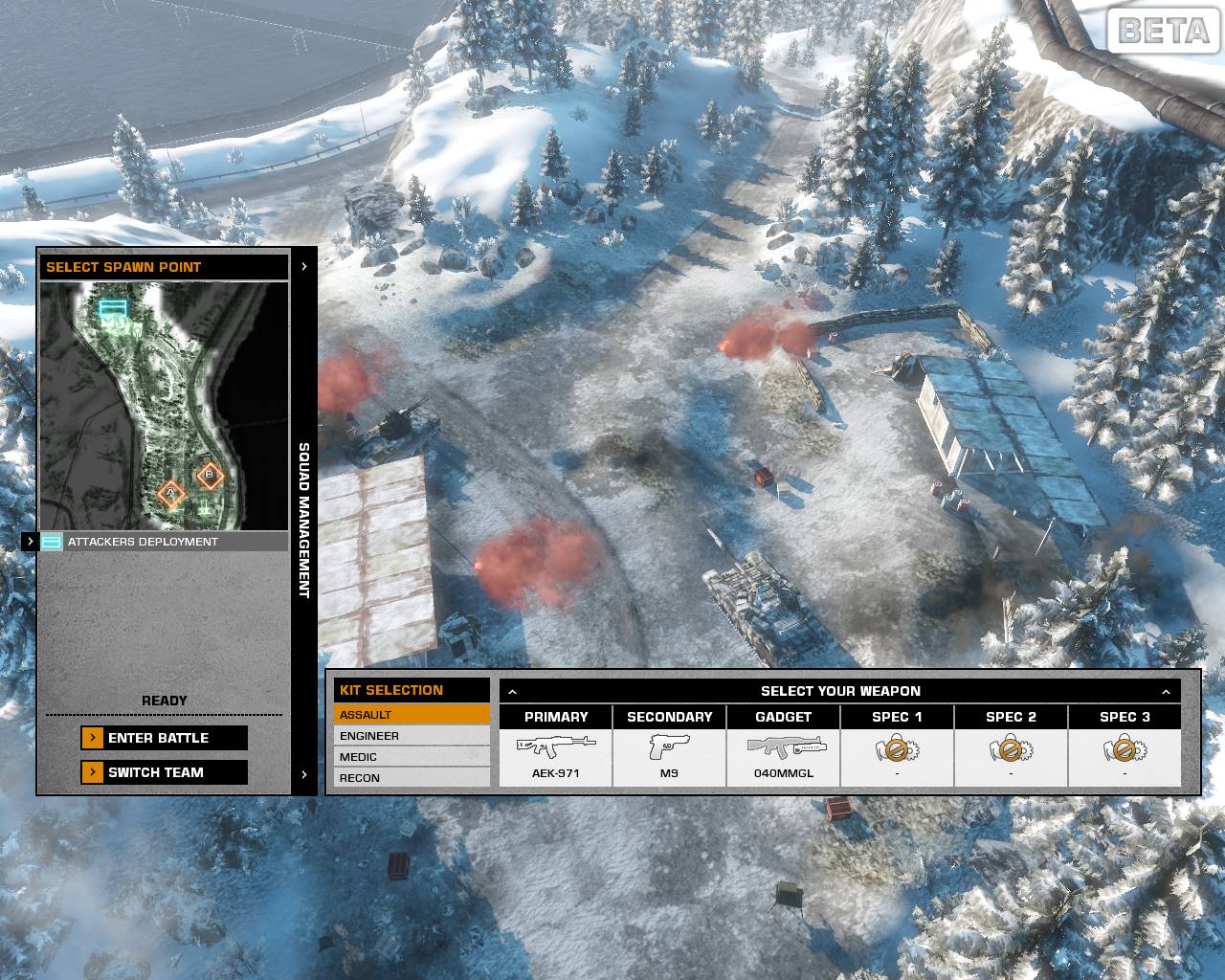Enter the battle now
The height and width of the screenshot is (980, 1225).
pyautogui.click(x=164, y=738)
